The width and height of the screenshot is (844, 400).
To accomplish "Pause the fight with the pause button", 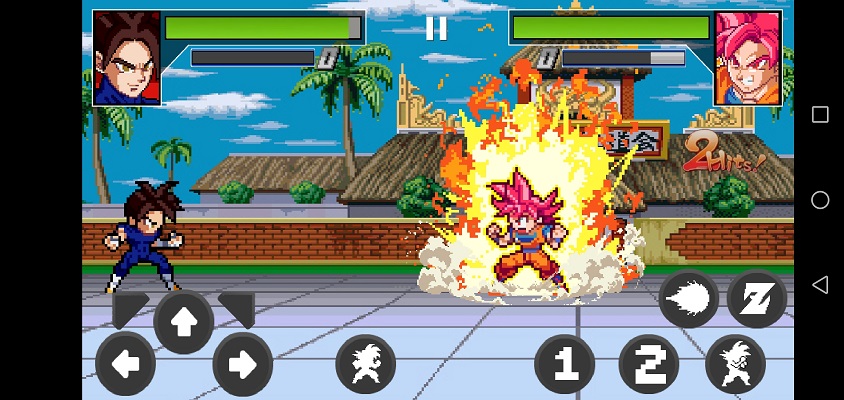I will point(436,28).
